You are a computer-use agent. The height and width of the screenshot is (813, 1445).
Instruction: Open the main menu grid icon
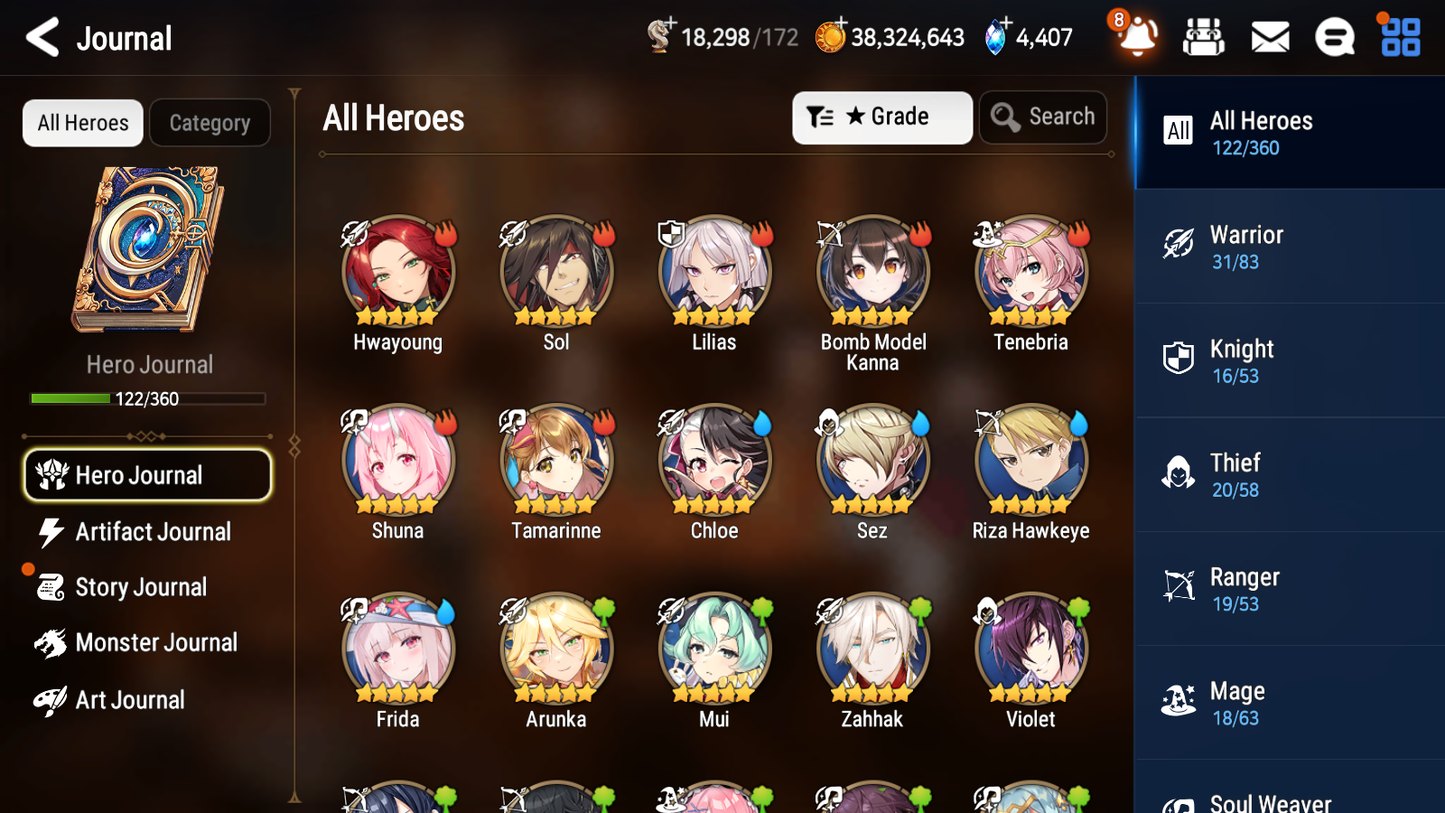click(x=1398, y=36)
